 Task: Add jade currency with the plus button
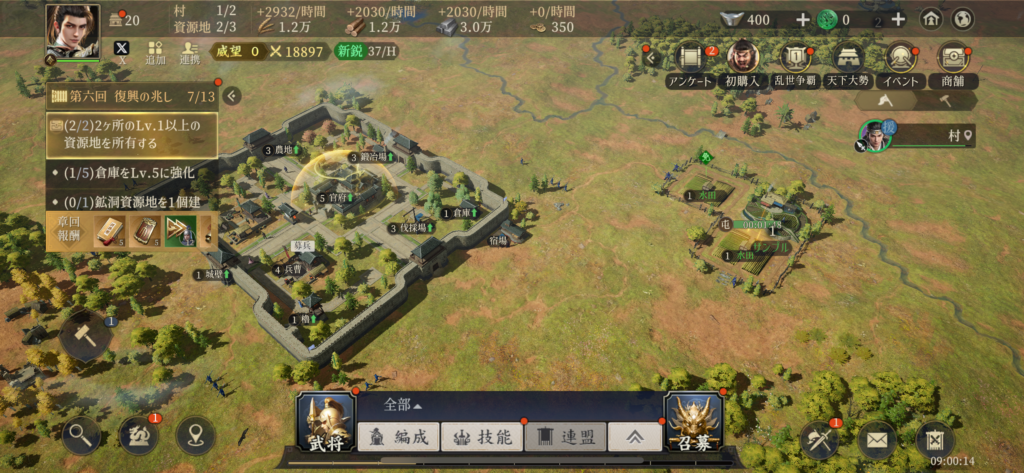click(898, 19)
